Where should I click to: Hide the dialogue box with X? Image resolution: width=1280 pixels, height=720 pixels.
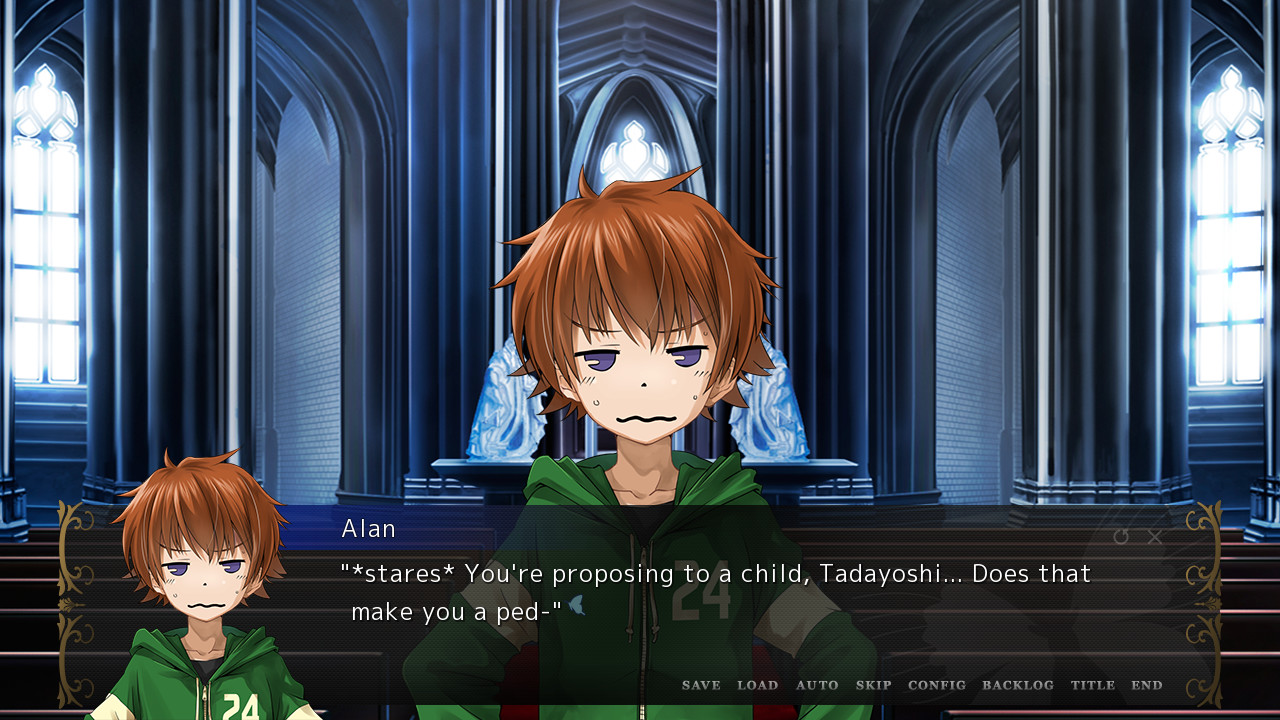pyautogui.click(x=1155, y=537)
